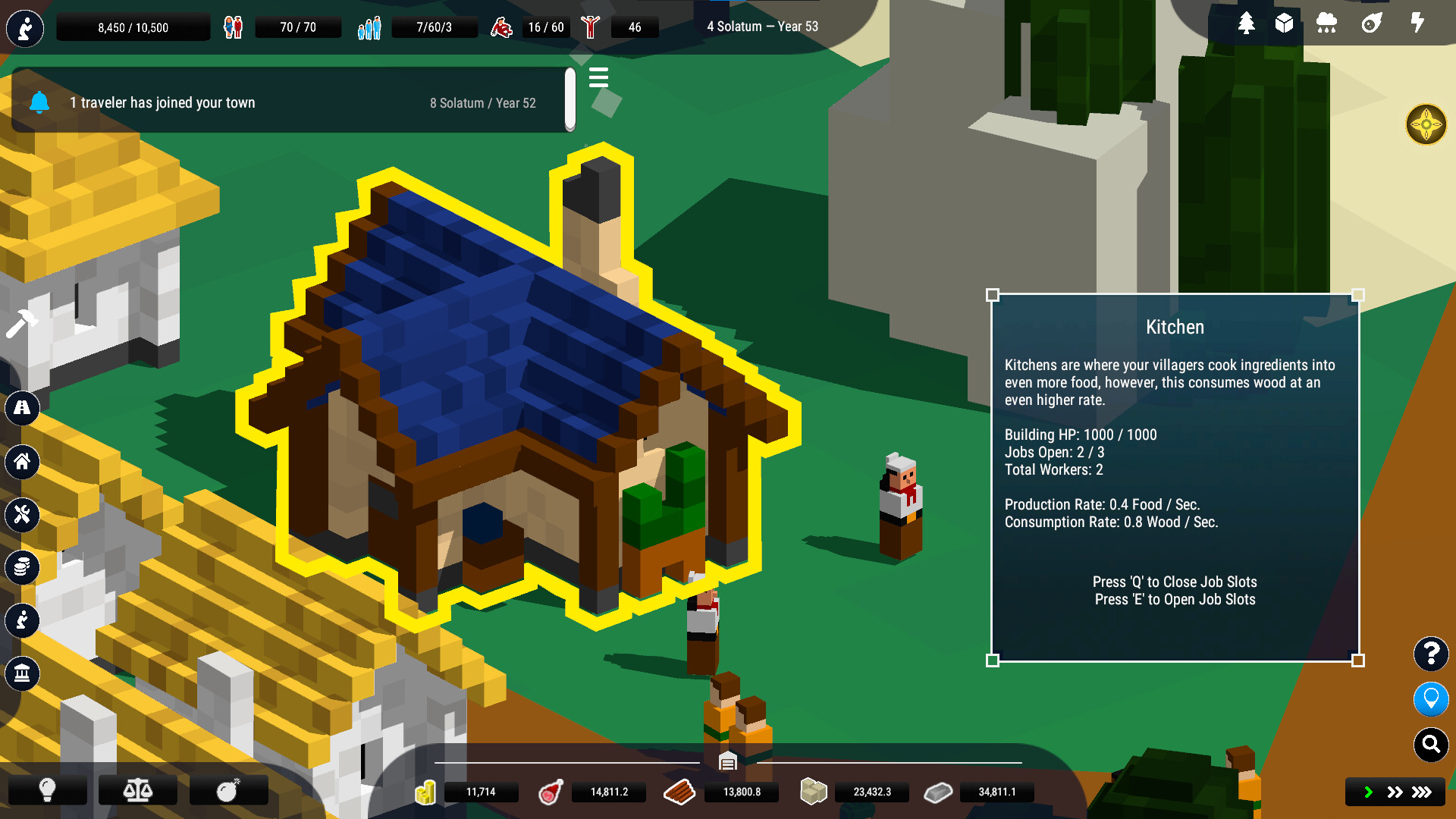Toggle the rain weather overlay
This screenshot has height=819, width=1456.
pyautogui.click(x=1326, y=24)
